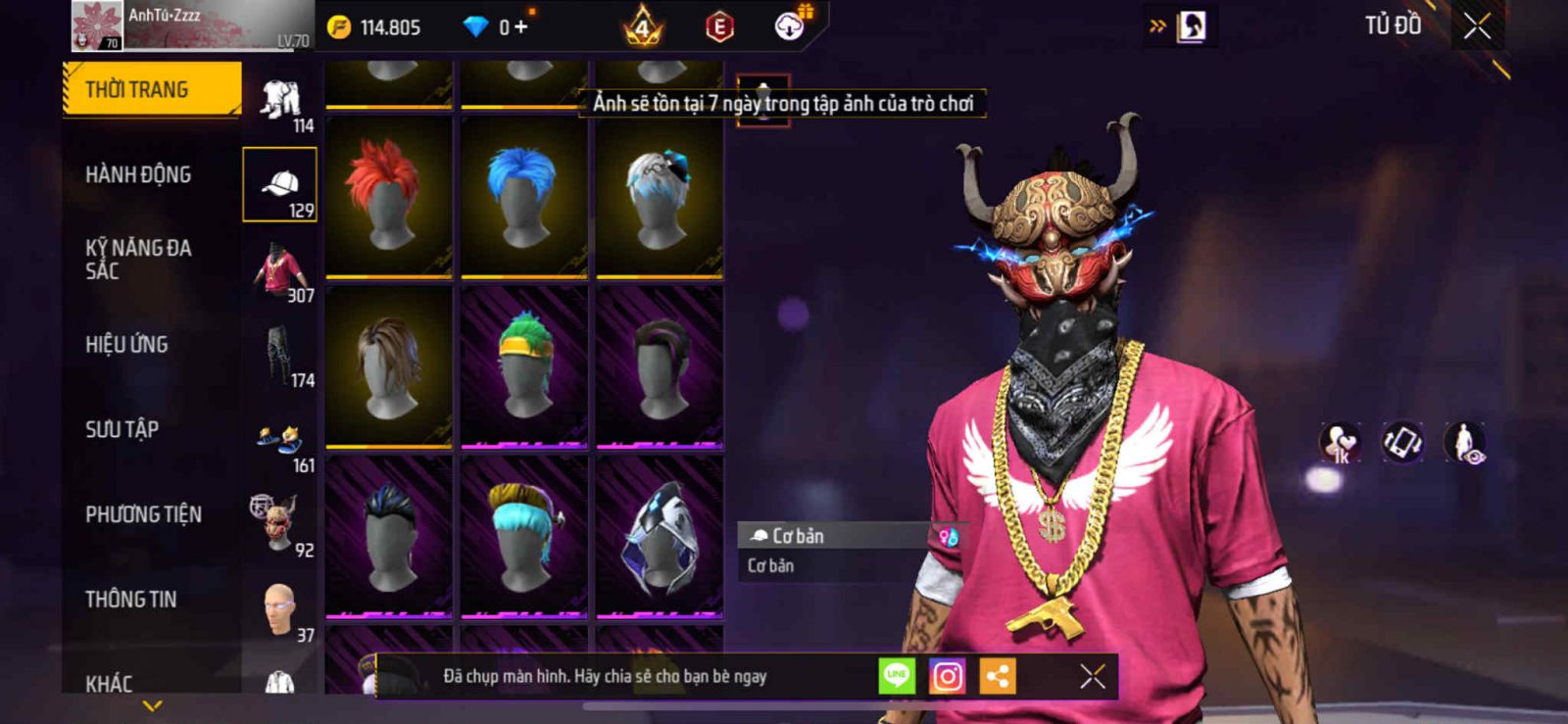The height and width of the screenshot is (724, 1568).
Task: Select the HIỆU ỨNG tab
Action: coord(126,344)
